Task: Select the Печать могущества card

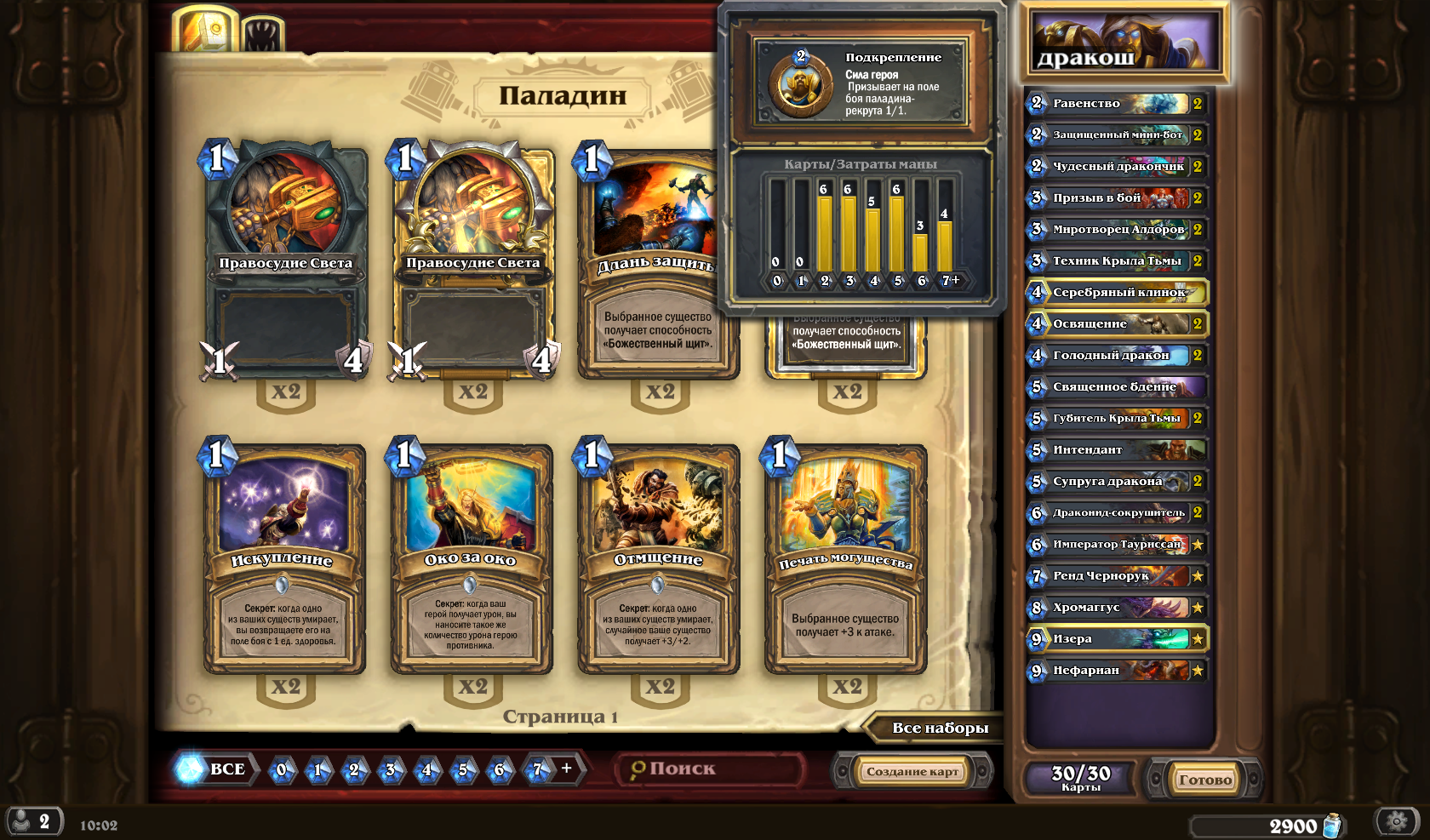Action: (846, 557)
